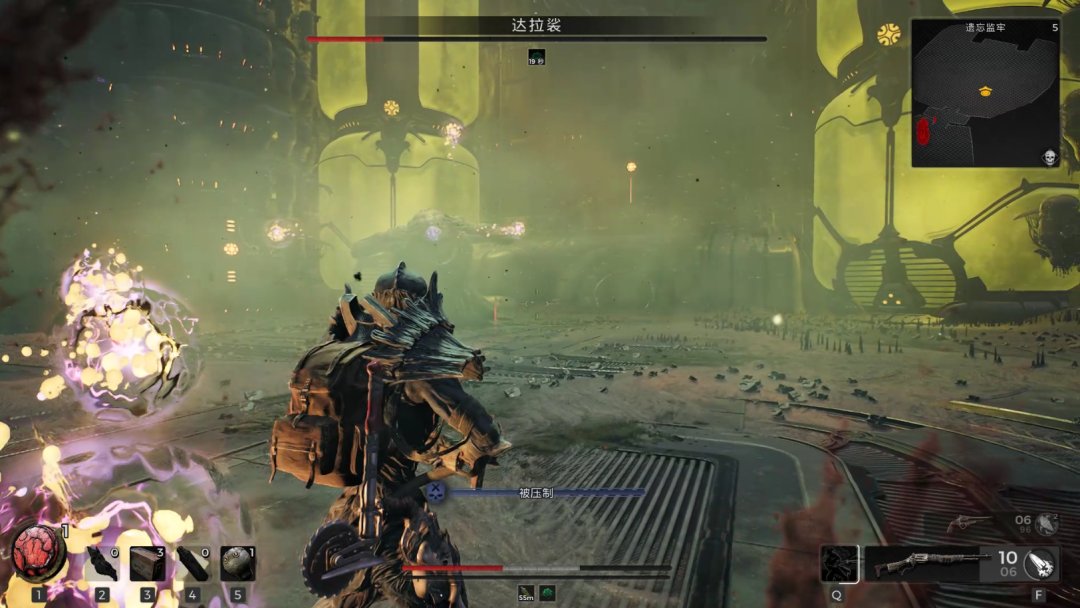The height and width of the screenshot is (608, 1080).
Task: Click the skull marker under the minimap
Action: (x=1050, y=158)
